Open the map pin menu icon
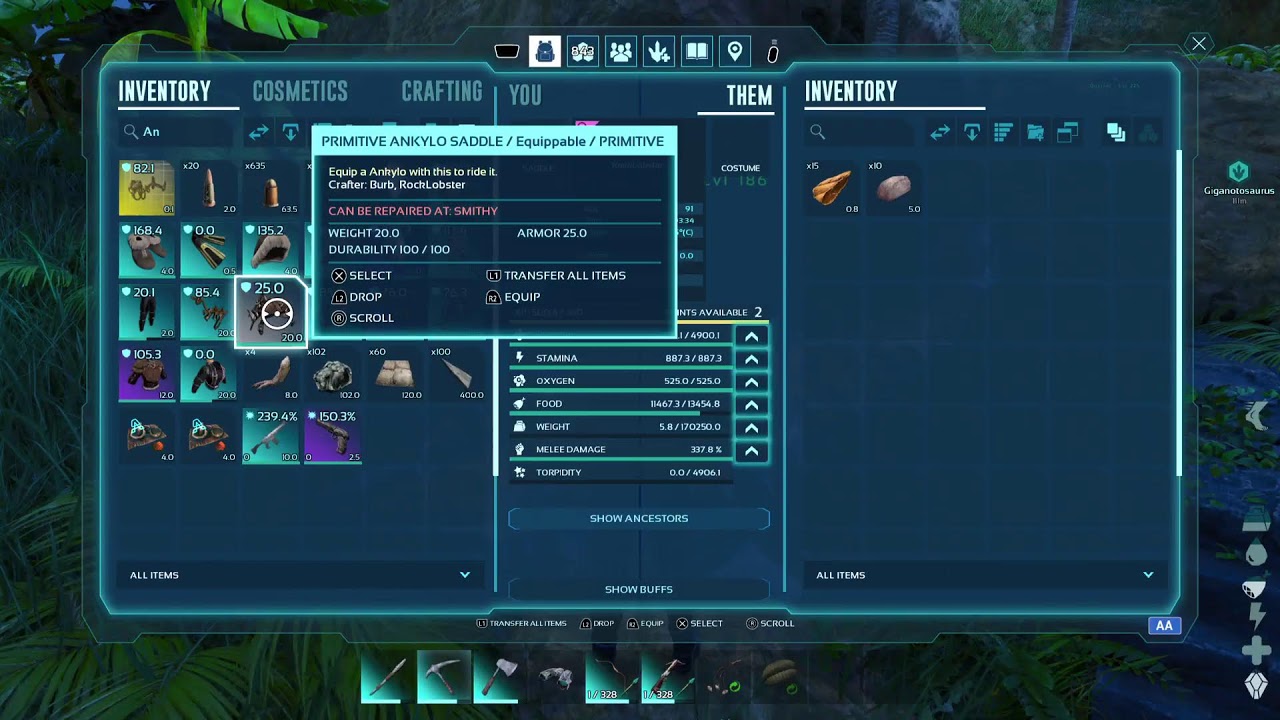 [735, 51]
